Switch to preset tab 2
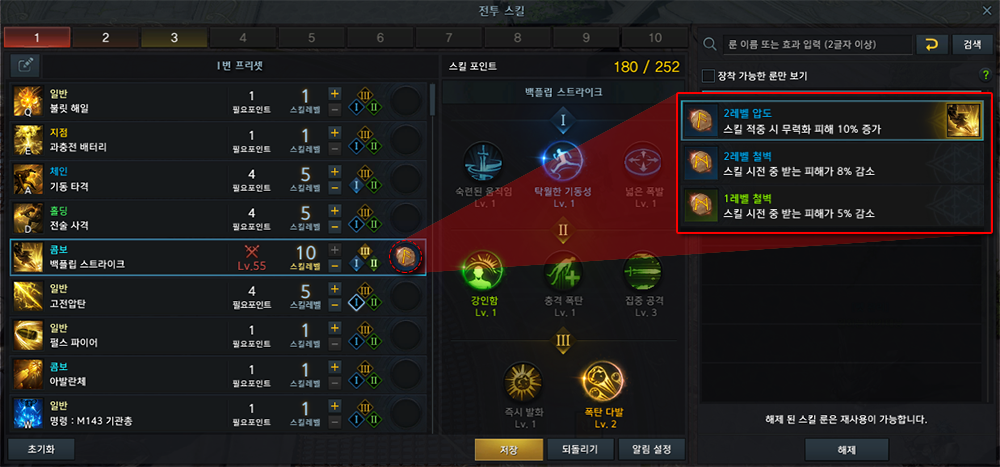Screen dimensions: 1000x467 [x=105, y=38]
